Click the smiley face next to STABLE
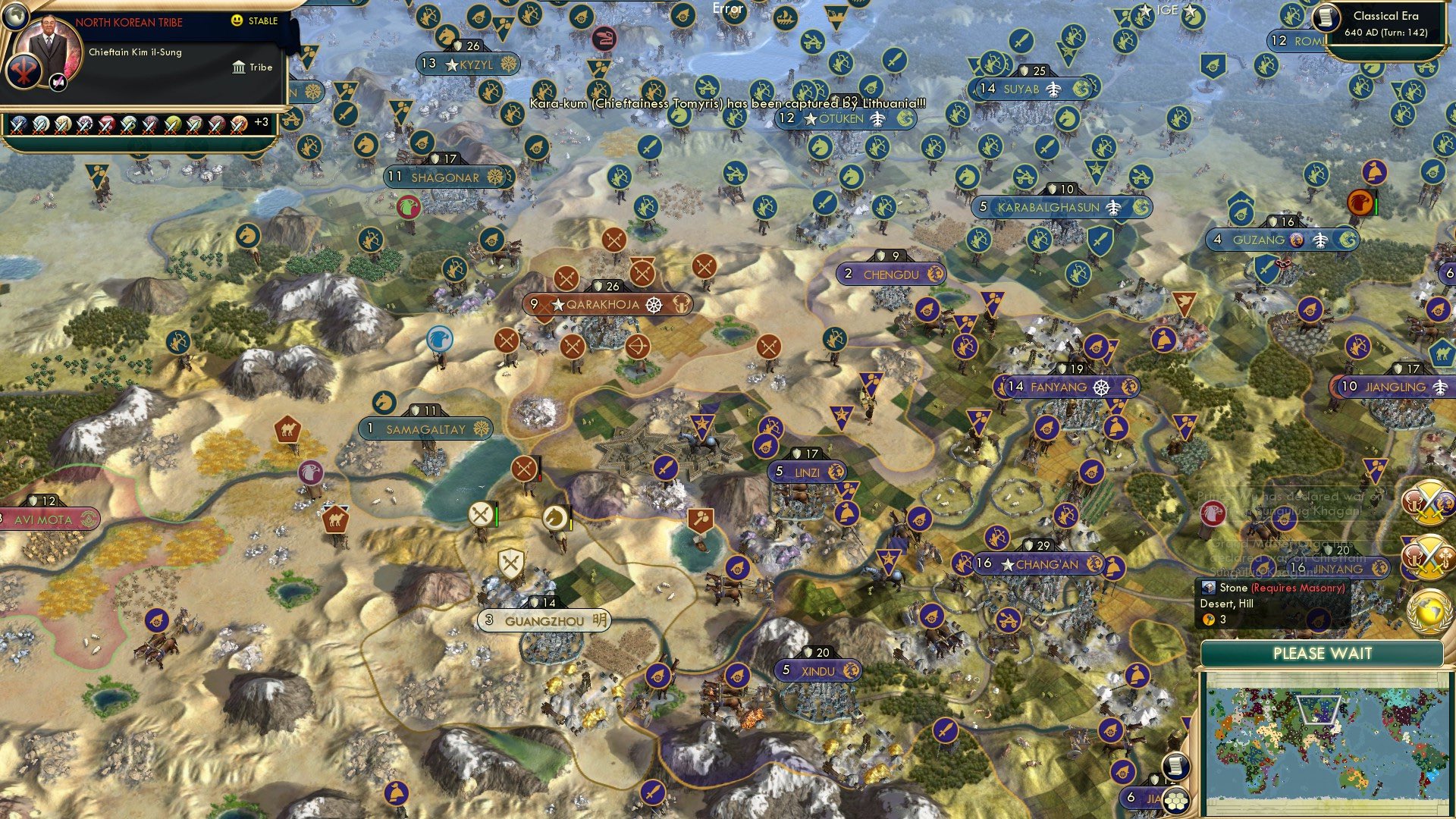Viewport: 1456px width, 819px height. click(237, 21)
